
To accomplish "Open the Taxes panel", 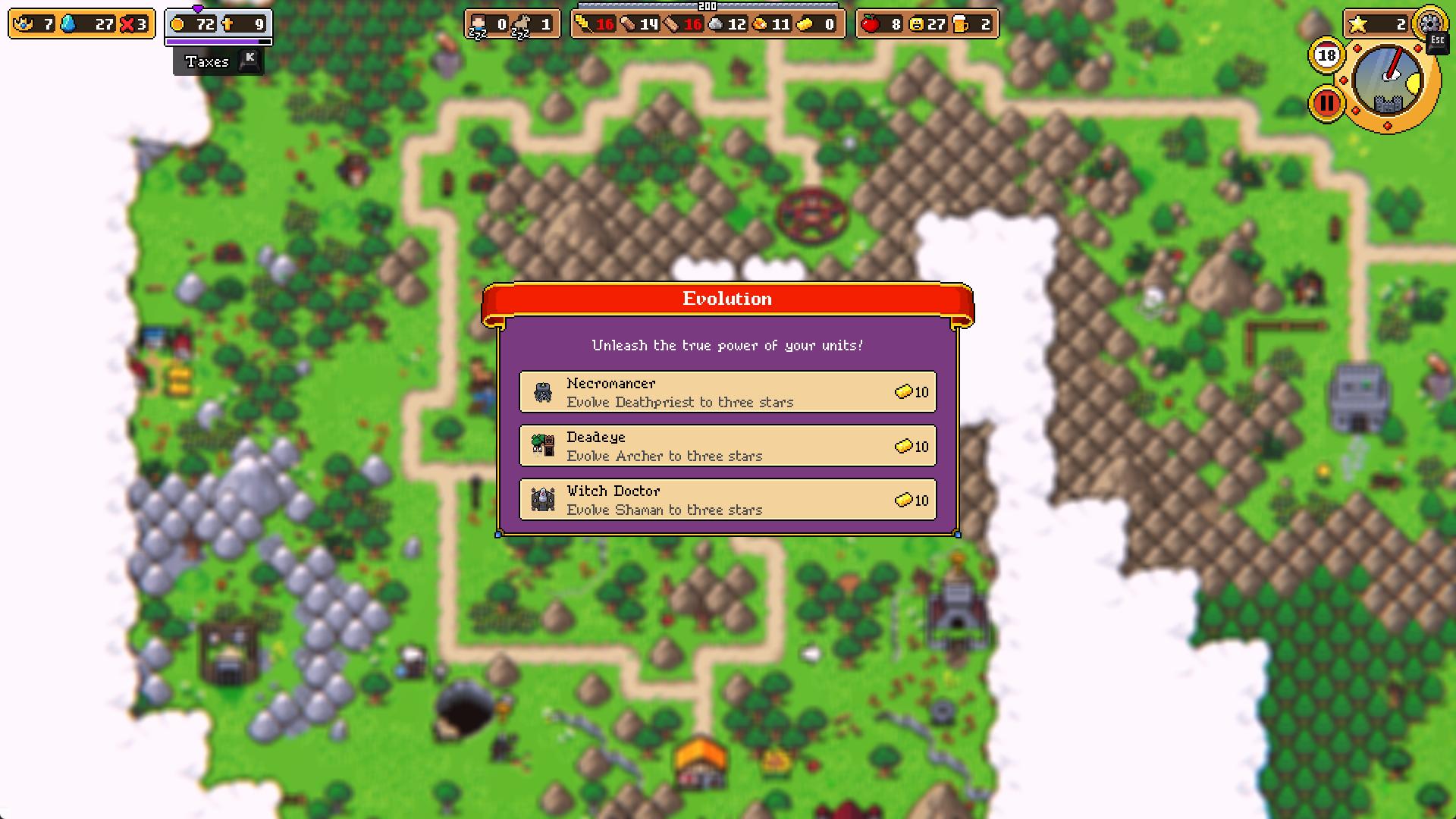I will click(x=209, y=62).
